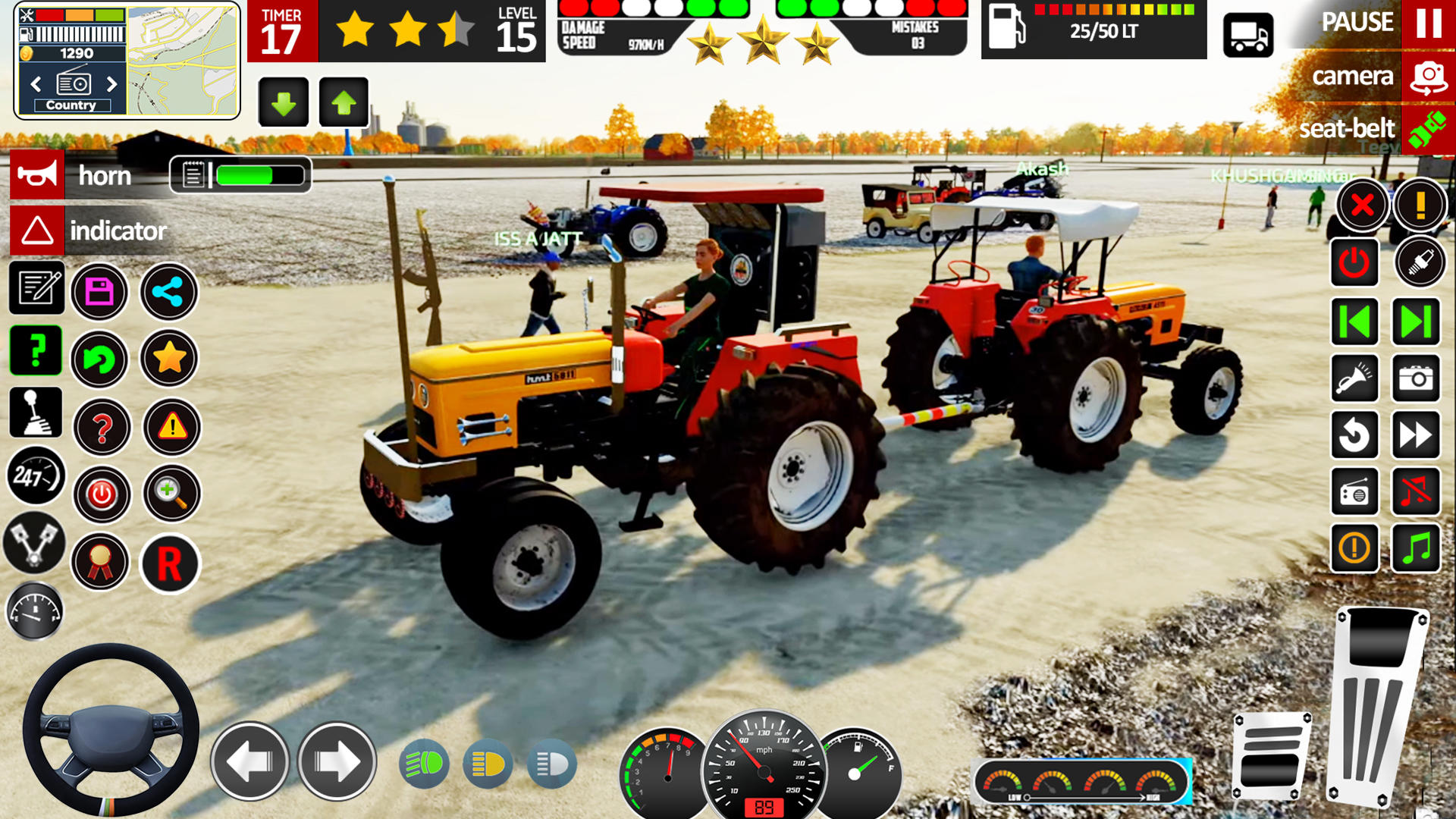Viewport: 1456px width, 819px height.
Task: Open next radio station with right chevron
Action: click(x=112, y=83)
